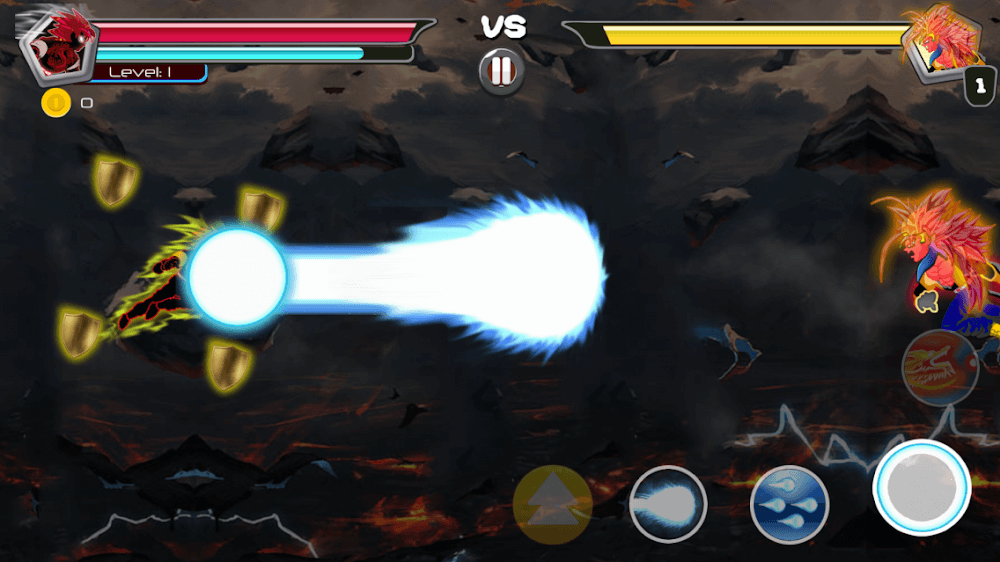
Task: Pause the fight with the pause button
Action: pos(501,71)
